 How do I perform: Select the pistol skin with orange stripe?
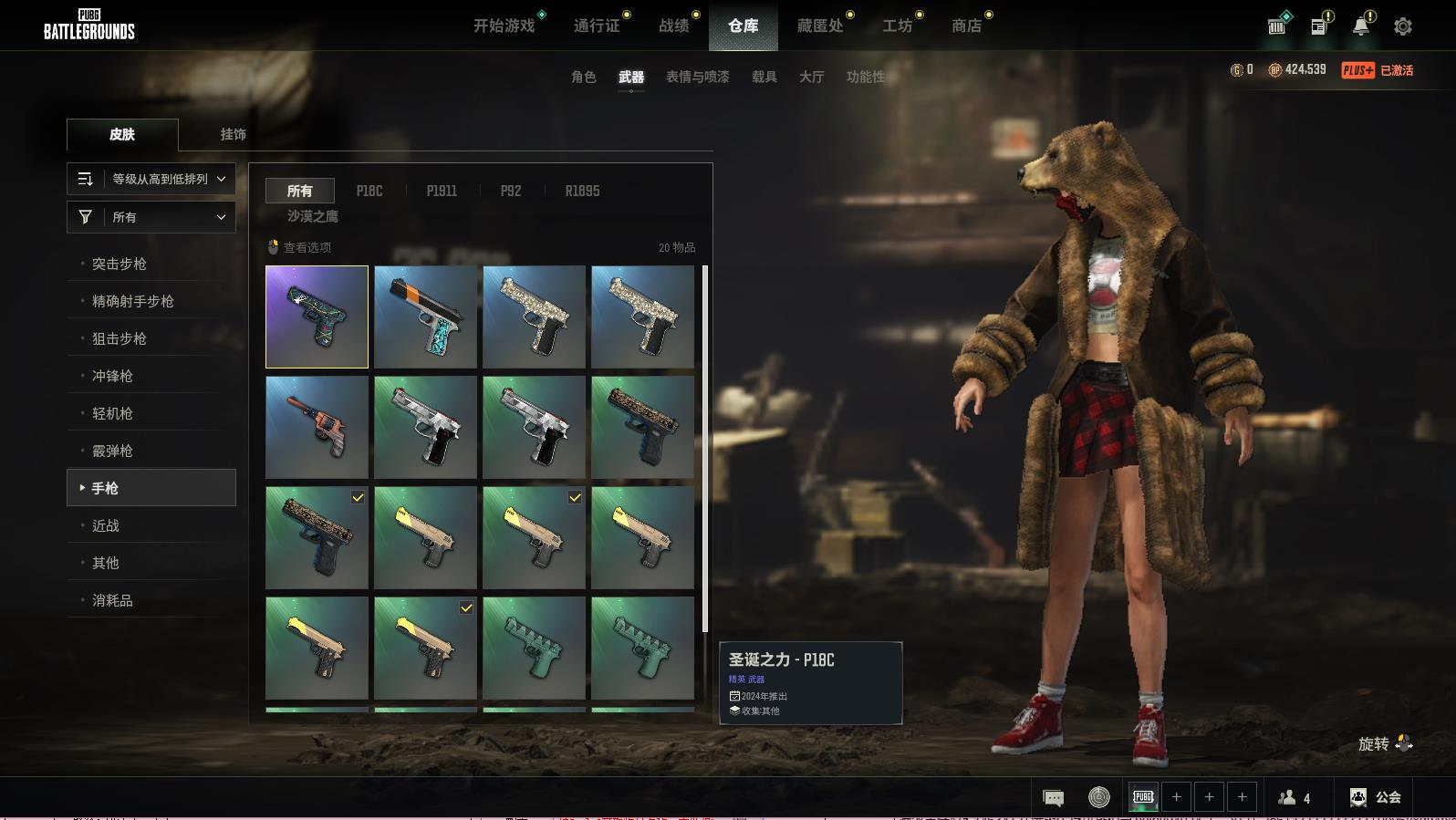tap(425, 317)
